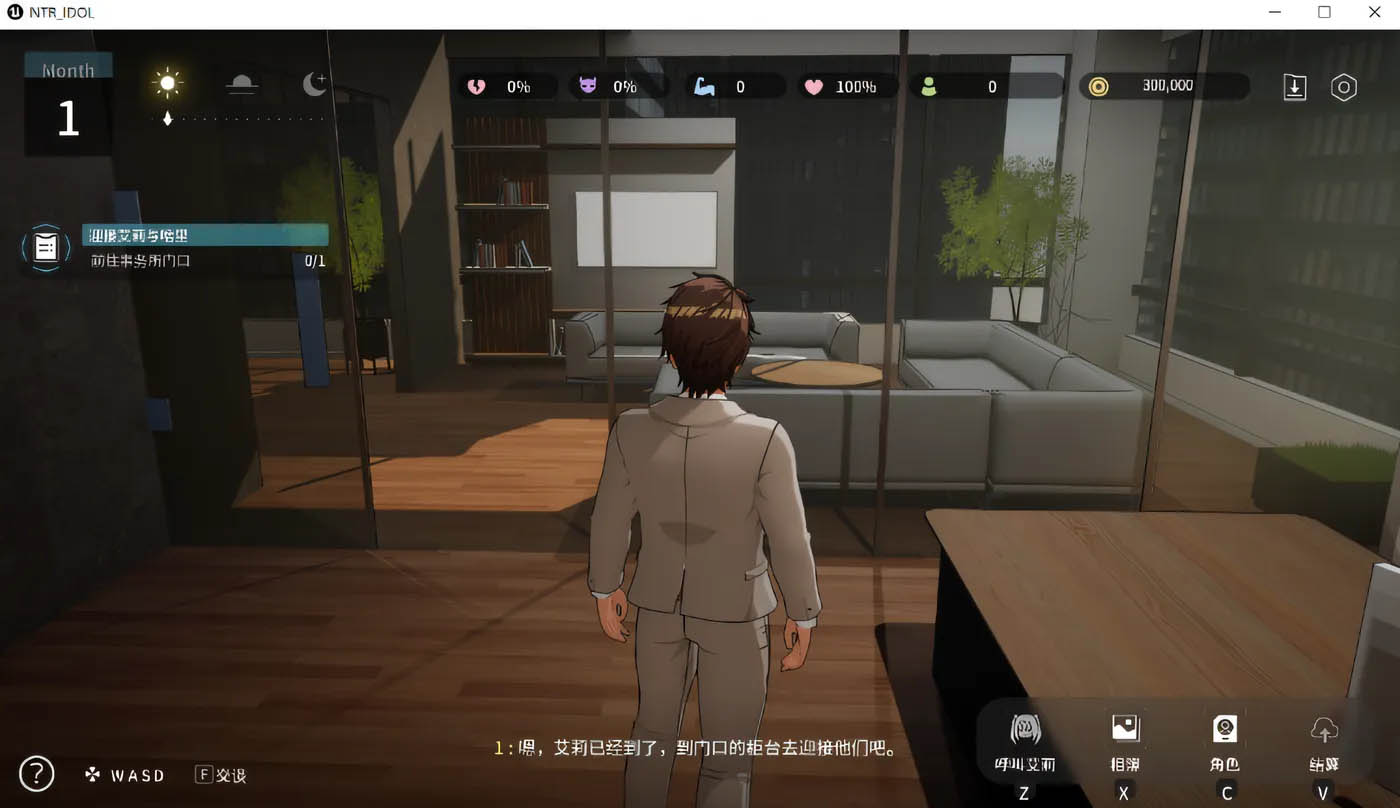Click the save/download icon beside settings
The height and width of the screenshot is (808, 1400).
point(1295,87)
